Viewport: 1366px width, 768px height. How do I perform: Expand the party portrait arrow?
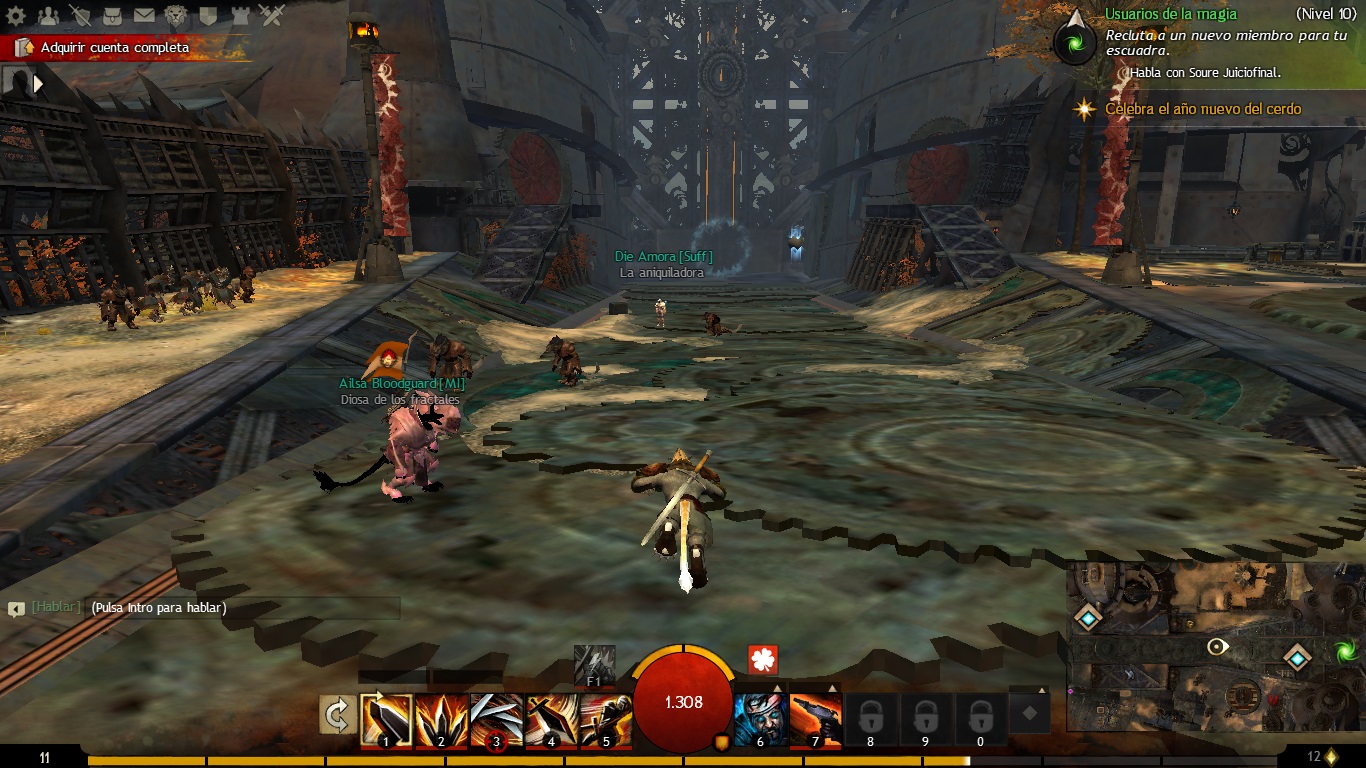point(39,84)
